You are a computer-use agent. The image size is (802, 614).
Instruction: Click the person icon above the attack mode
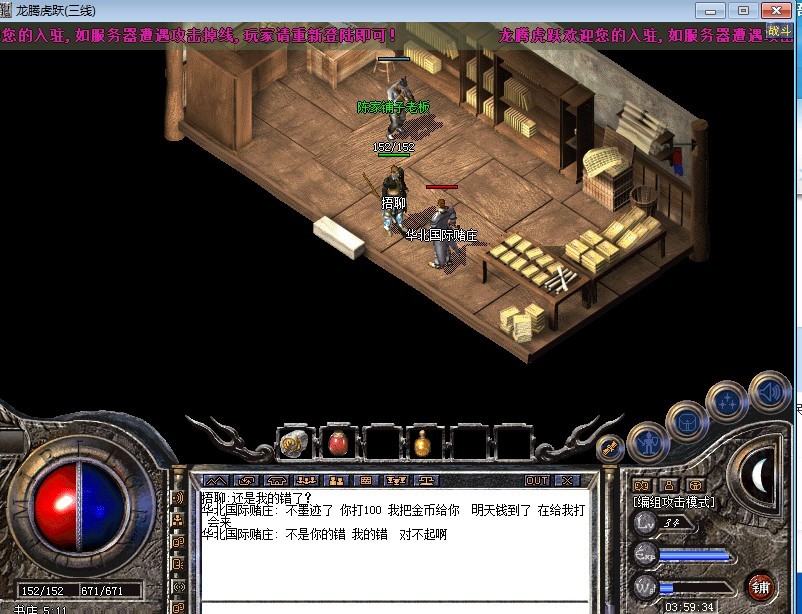pyautogui.click(x=665, y=485)
